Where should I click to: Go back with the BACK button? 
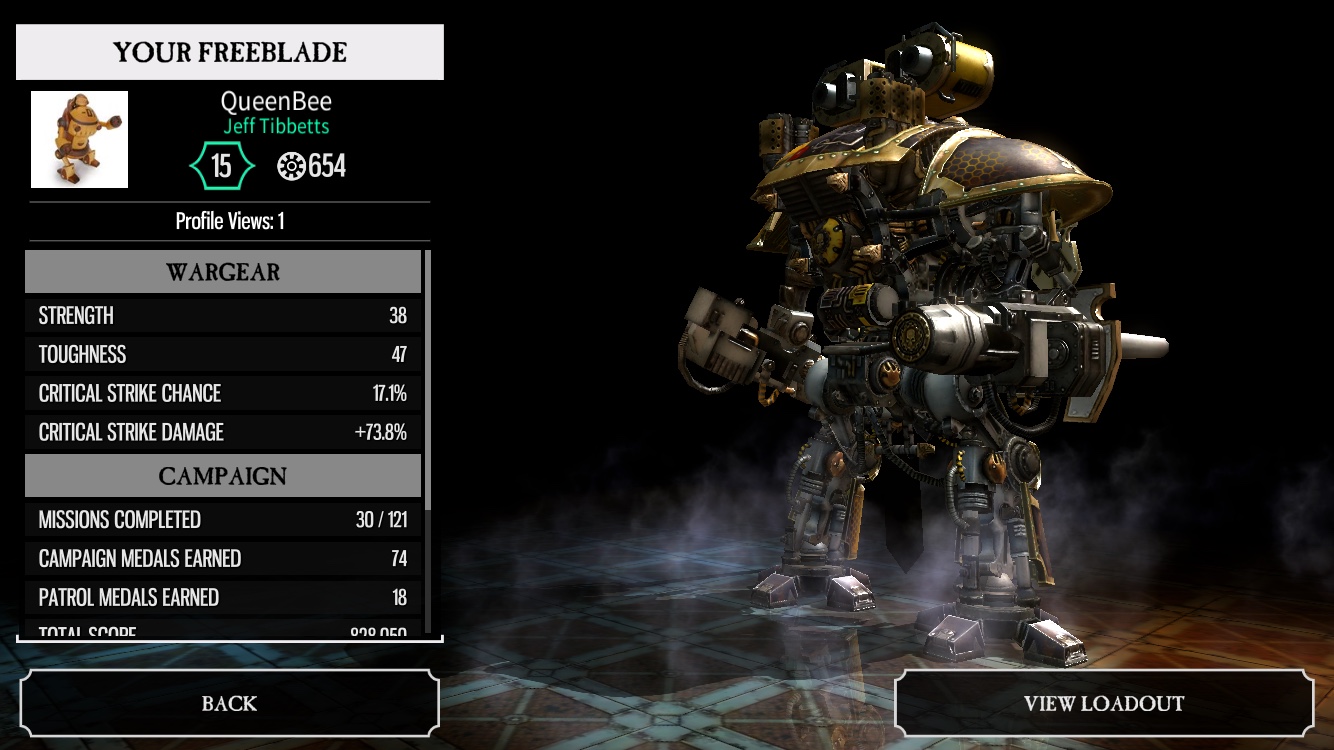click(229, 703)
